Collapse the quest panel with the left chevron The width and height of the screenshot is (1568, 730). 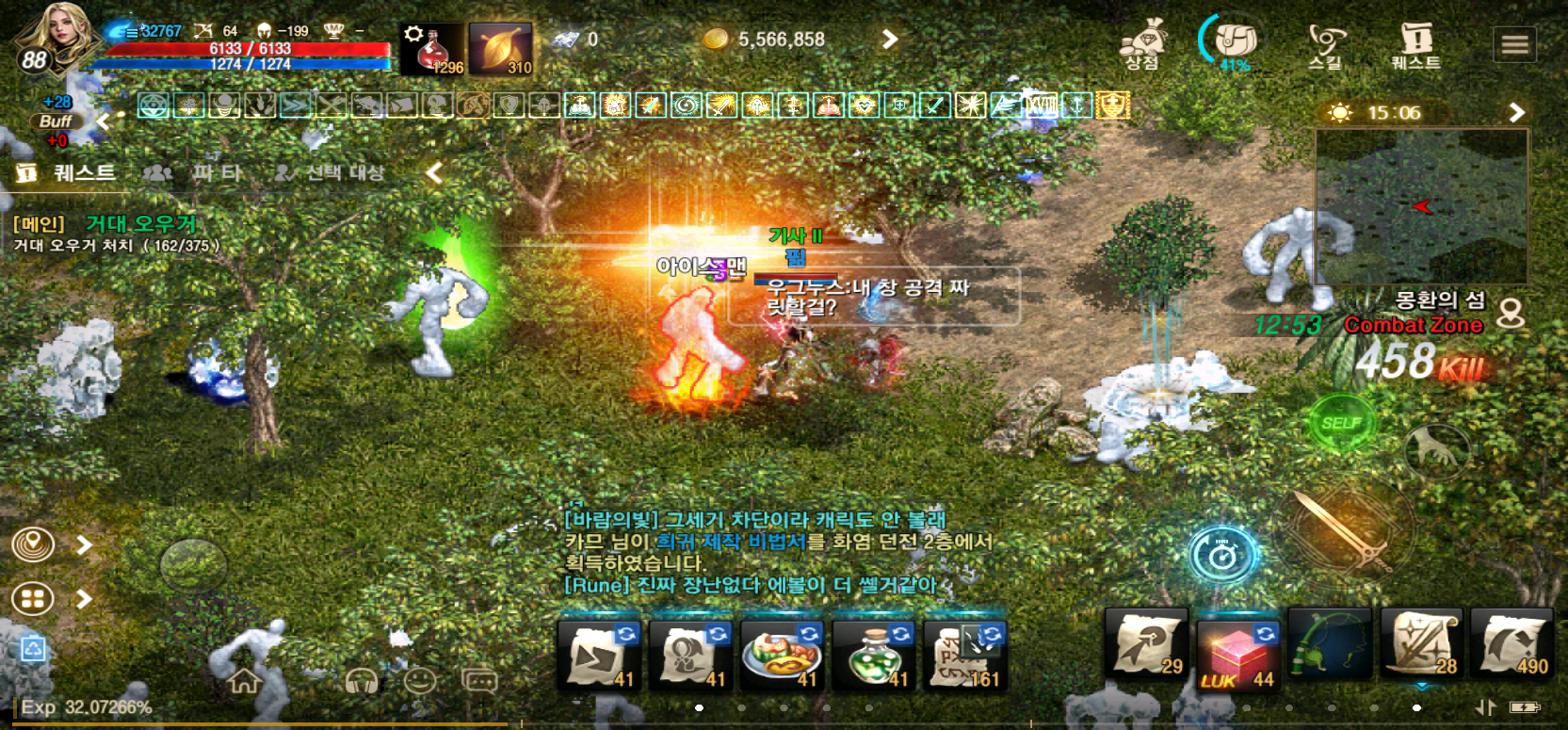[432, 173]
